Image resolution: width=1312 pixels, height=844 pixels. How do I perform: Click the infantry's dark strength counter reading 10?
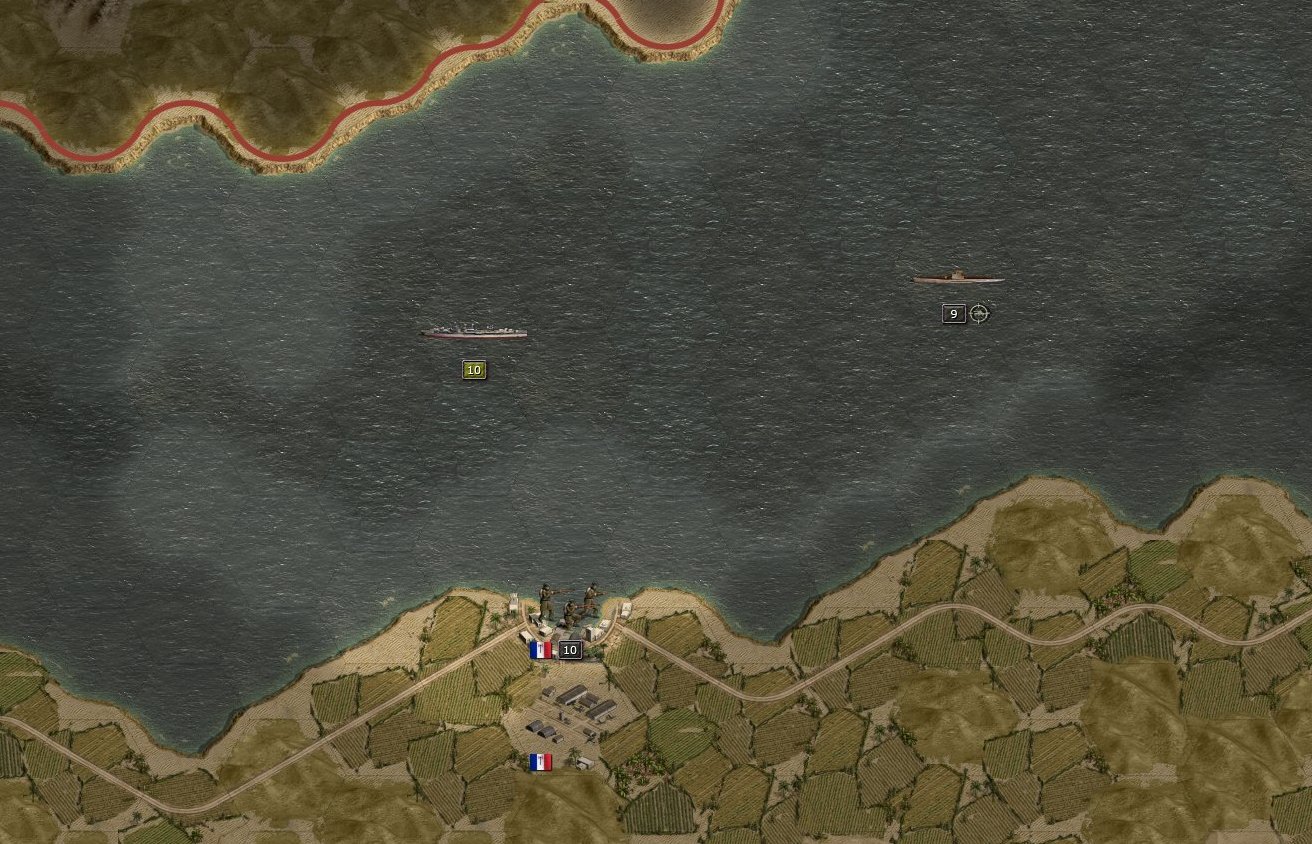(569, 649)
